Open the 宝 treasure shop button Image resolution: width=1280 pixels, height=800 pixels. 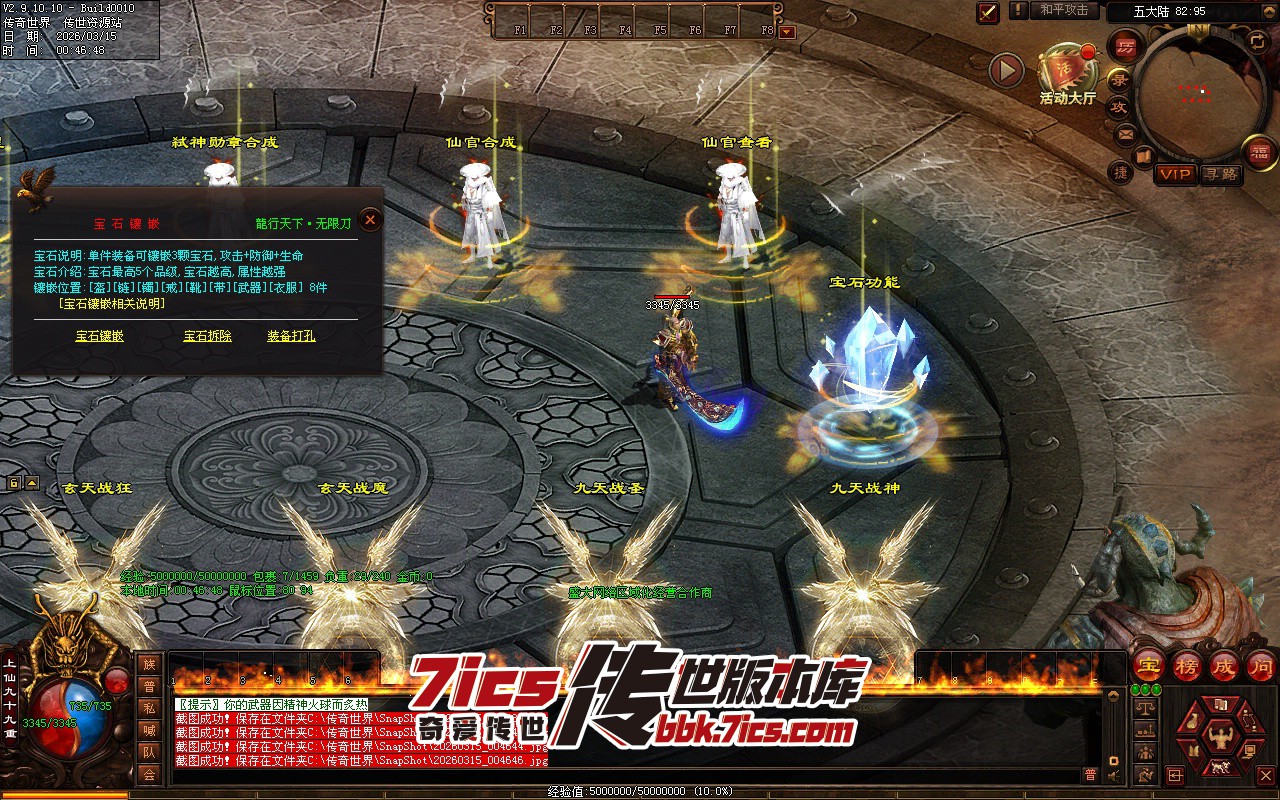tap(1150, 666)
